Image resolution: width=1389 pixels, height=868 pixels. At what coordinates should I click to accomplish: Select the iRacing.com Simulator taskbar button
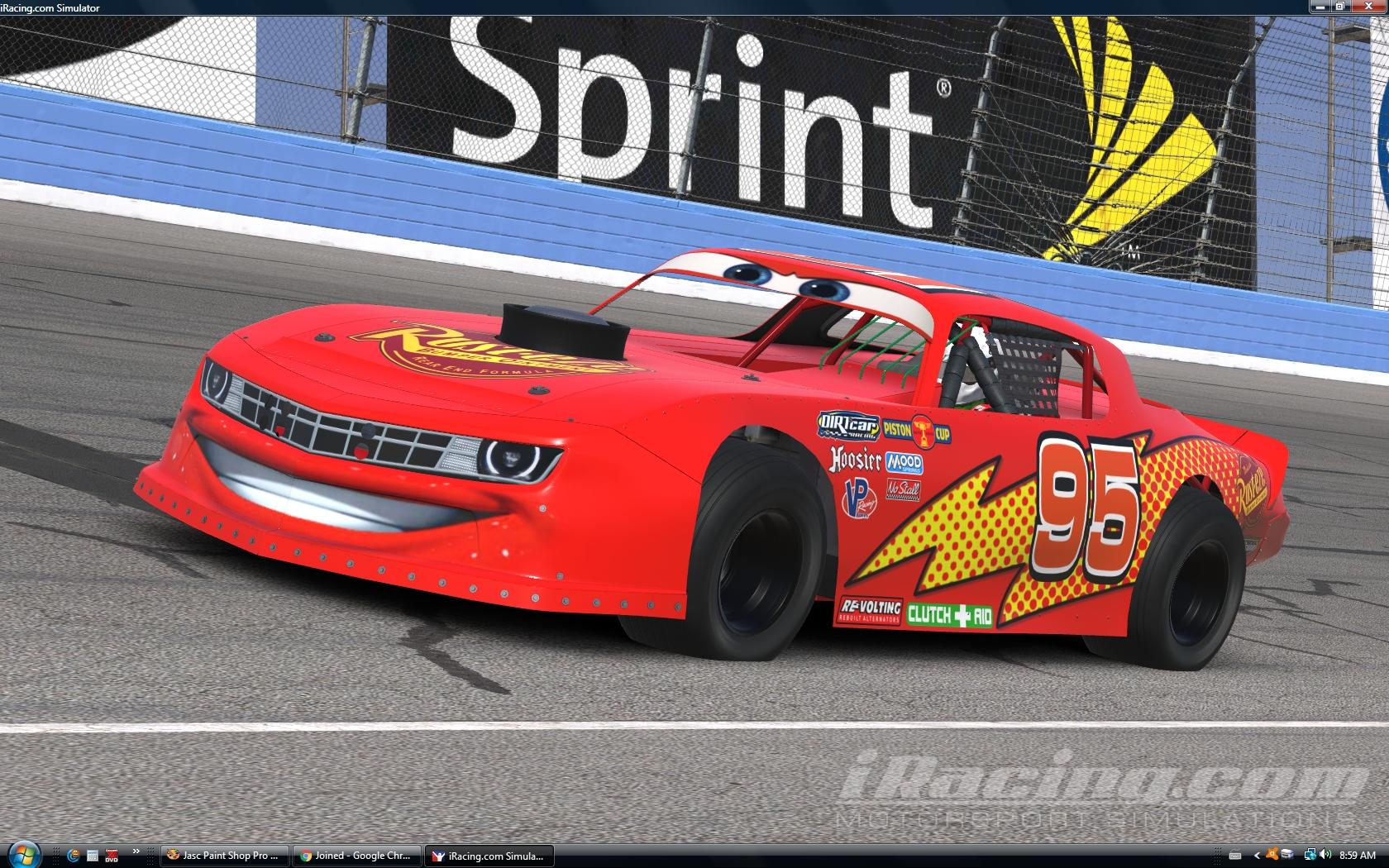[489, 856]
